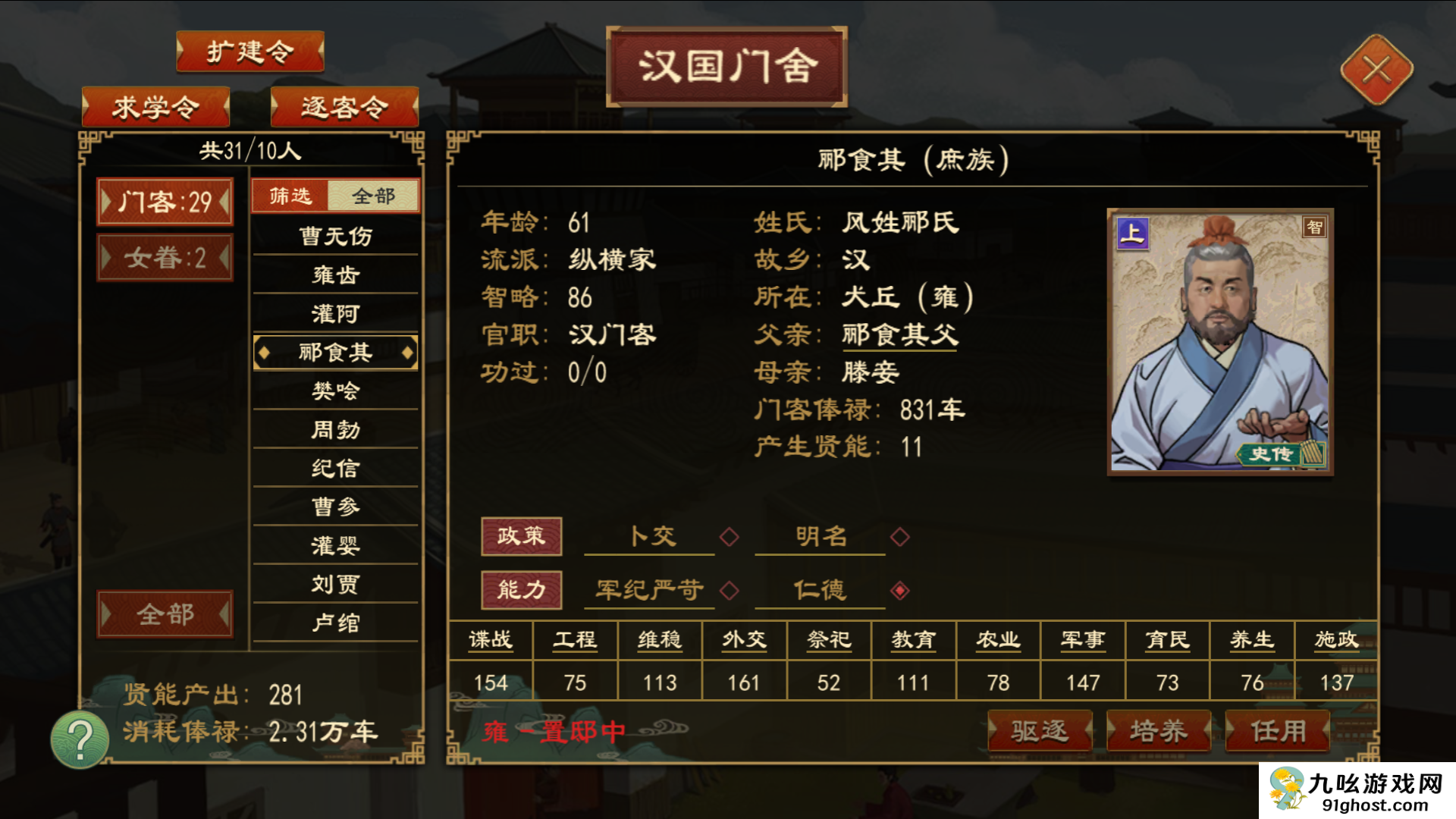Switch to the 筛选 filter tab
Viewport: 1456px width, 819px height.
[x=291, y=195]
